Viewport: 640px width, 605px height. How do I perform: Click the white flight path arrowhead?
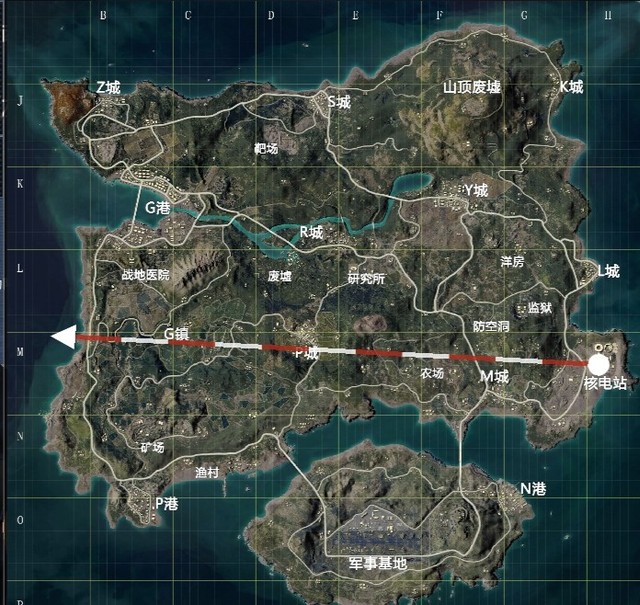63,337
